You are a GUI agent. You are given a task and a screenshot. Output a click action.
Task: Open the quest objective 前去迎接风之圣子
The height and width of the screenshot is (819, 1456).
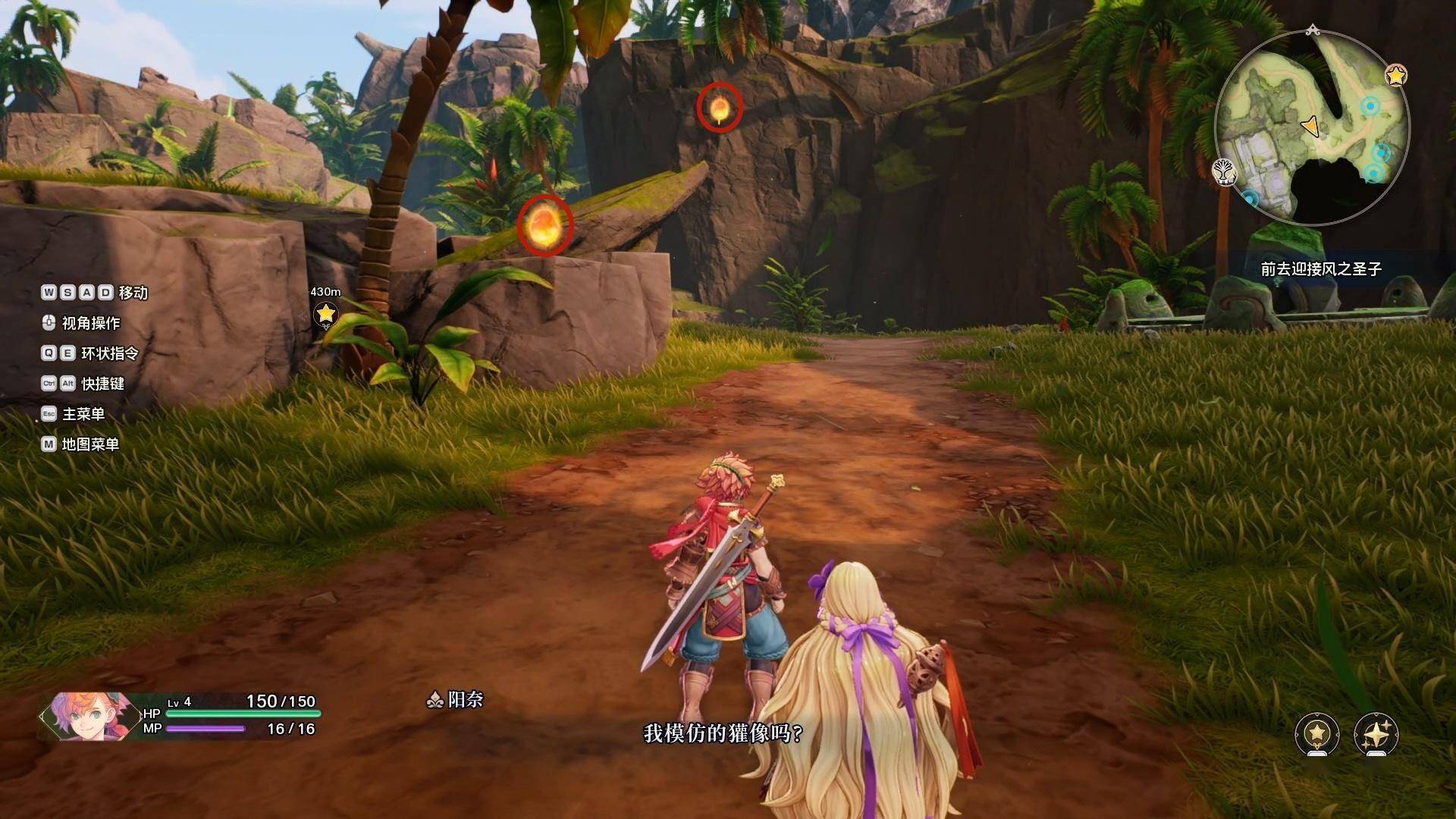[x=1321, y=269]
